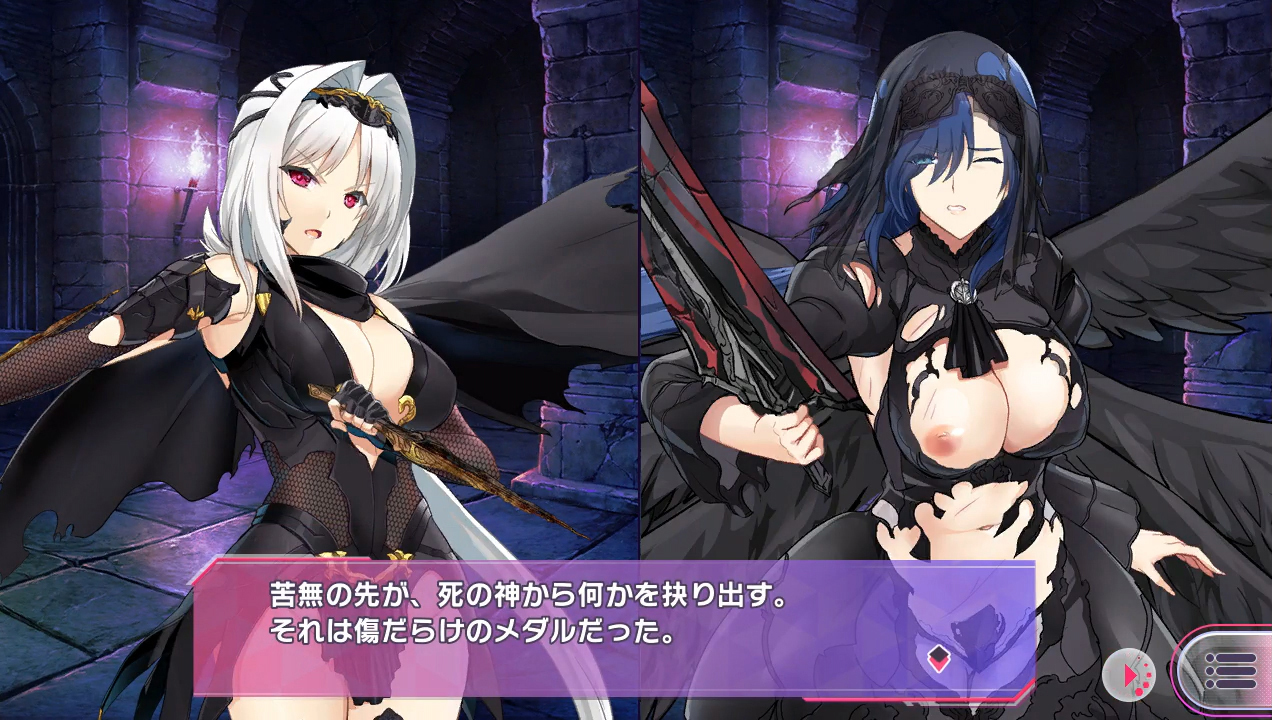The image size is (1272, 720).
Task: Tap the round pink play-arrow button
Action: click(x=1129, y=675)
